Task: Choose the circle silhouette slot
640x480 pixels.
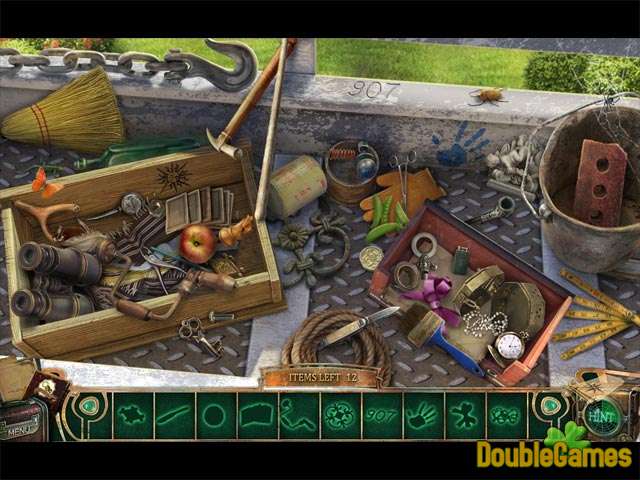Action: coord(214,414)
